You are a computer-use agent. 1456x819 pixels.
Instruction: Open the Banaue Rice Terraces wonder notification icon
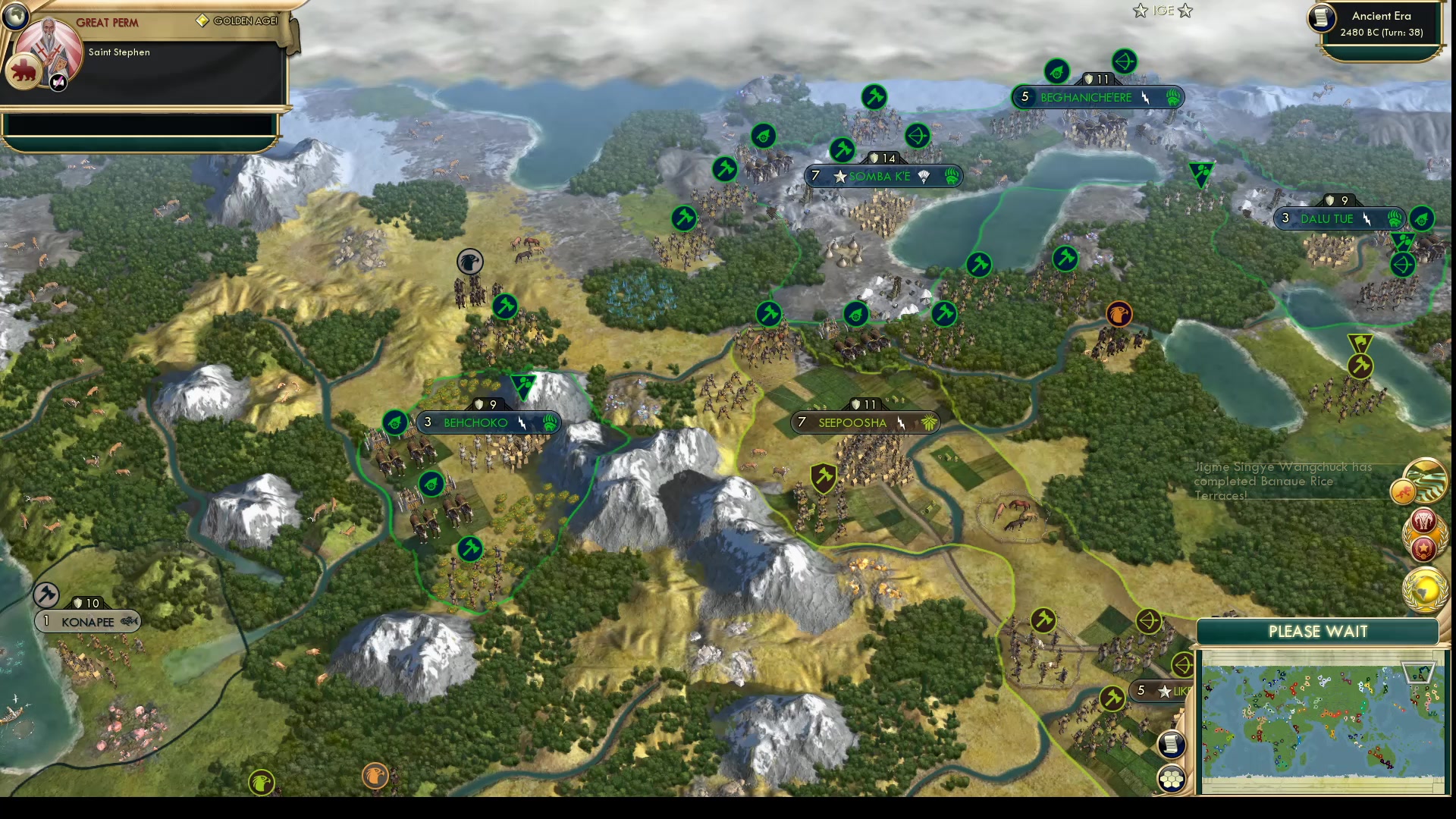pyautogui.click(x=1425, y=481)
